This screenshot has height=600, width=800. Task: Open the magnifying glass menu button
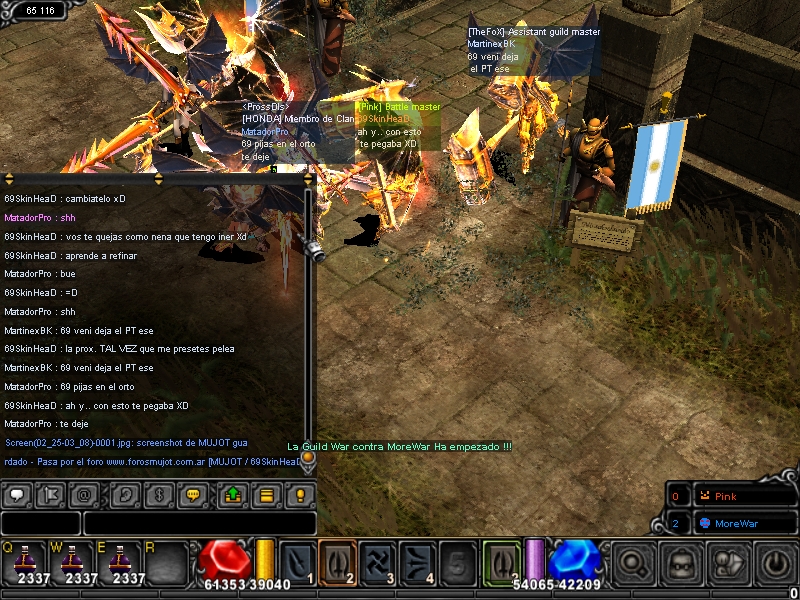coord(633,563)
